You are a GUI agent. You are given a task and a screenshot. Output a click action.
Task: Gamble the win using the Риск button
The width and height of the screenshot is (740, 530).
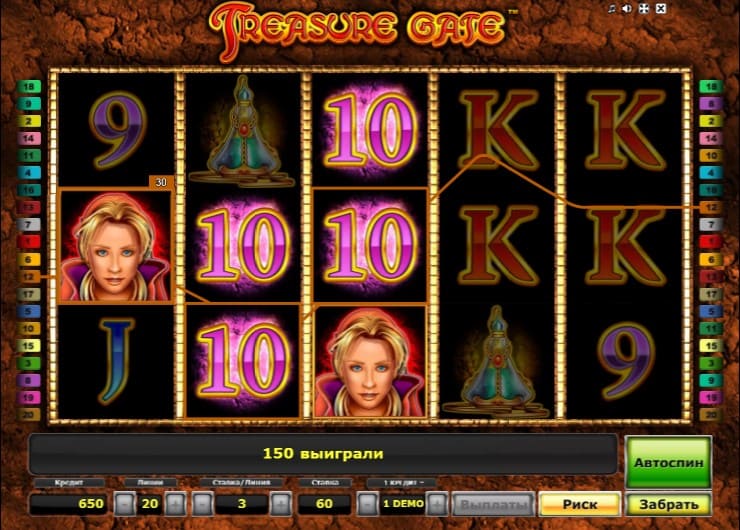coord(578,504)
